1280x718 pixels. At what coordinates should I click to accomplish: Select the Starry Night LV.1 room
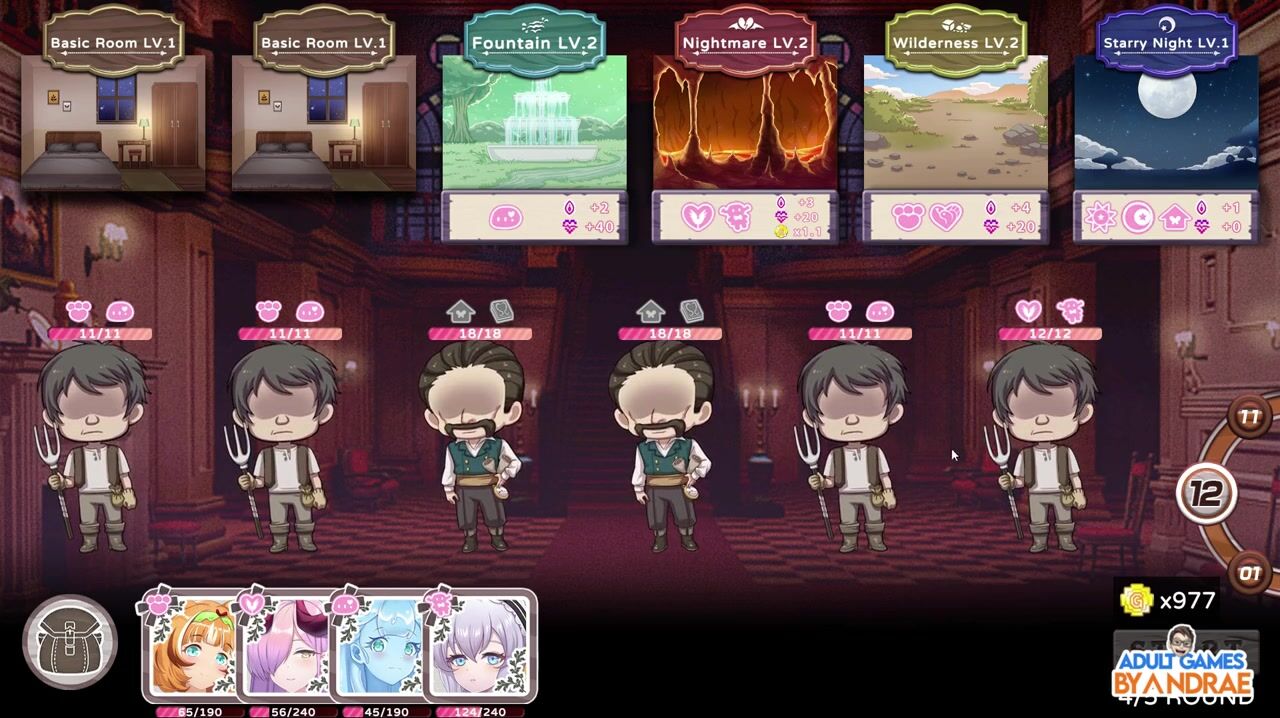tap(1166, 123)
